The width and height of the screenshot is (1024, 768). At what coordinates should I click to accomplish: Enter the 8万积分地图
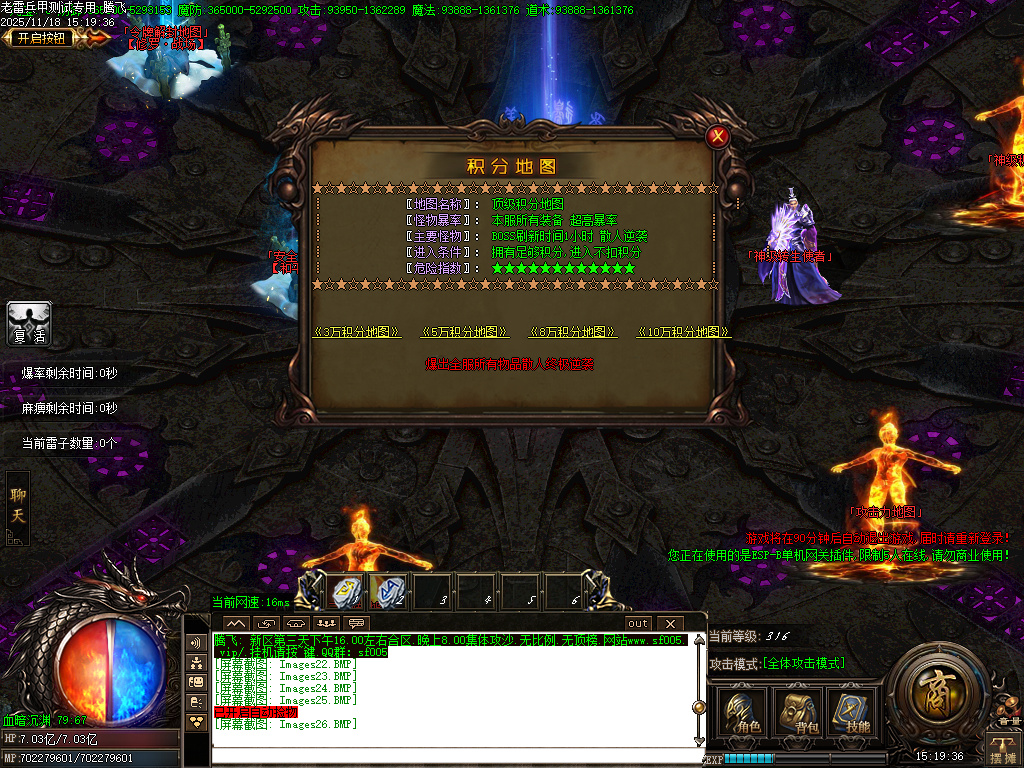pos(572,332)
